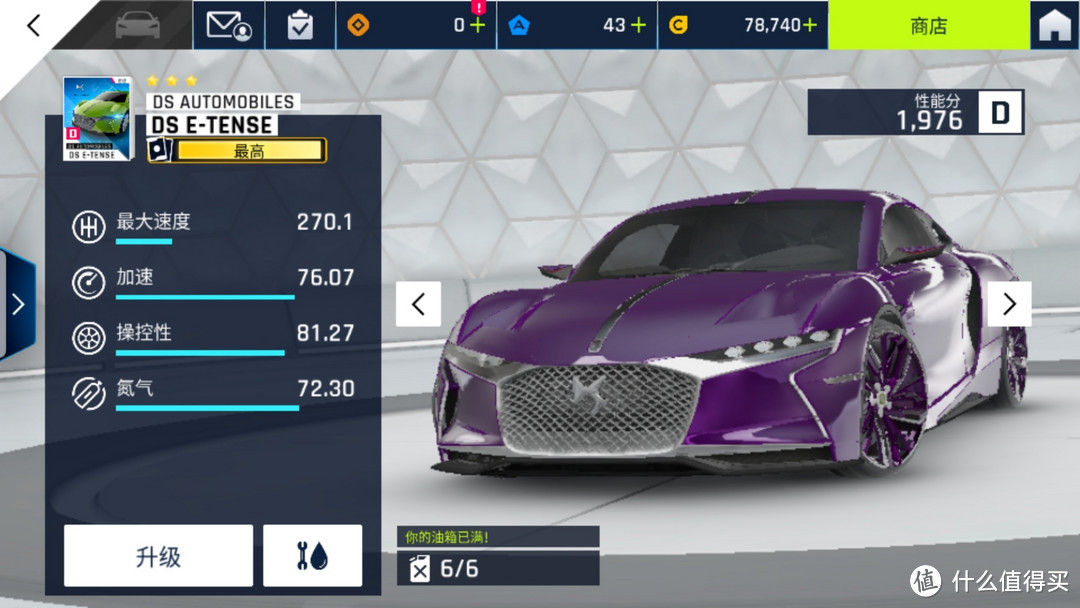Show the previous car
This screenshot has width=1080, height=608.
click(x=418, y=304)
